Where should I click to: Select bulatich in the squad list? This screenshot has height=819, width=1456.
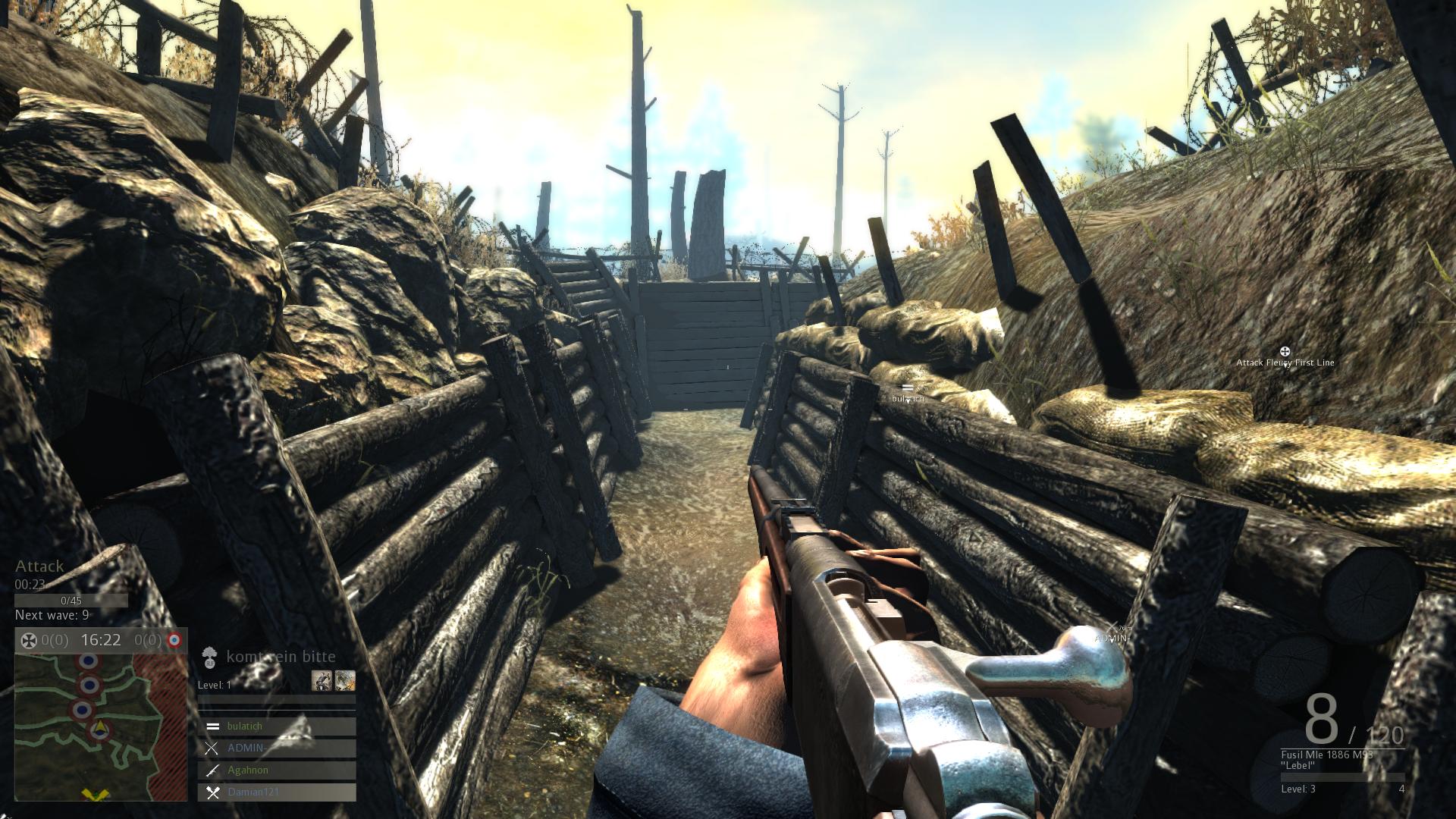(x=277, y=726)
